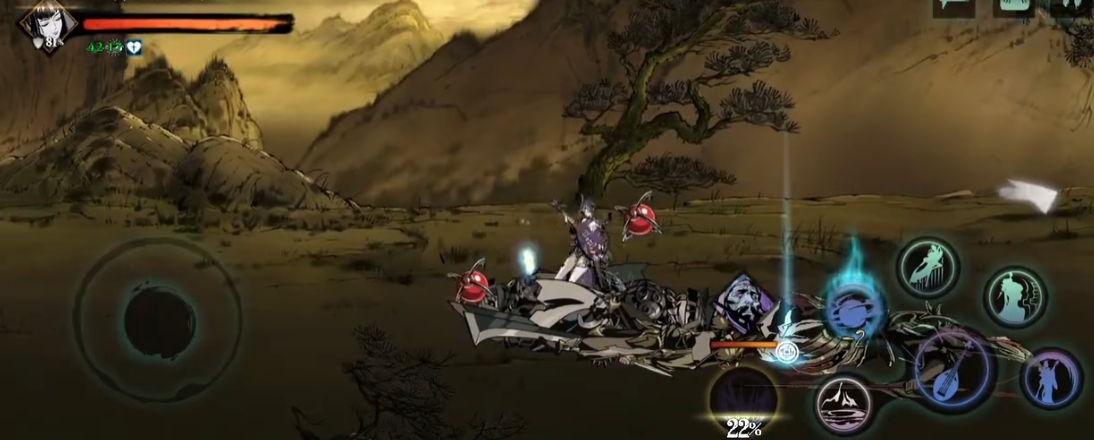Tap the virtual movement joystick

tap(156, 319)
